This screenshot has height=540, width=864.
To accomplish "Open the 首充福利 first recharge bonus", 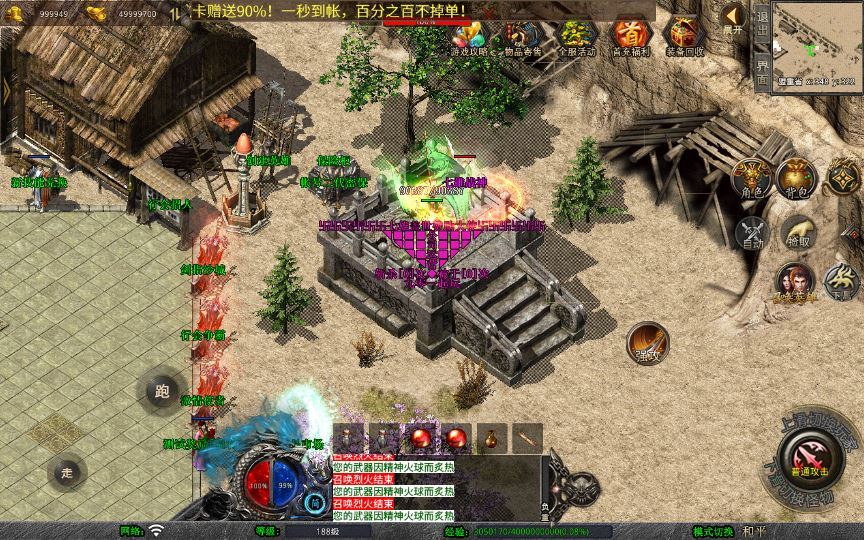I will pos(630,40).
